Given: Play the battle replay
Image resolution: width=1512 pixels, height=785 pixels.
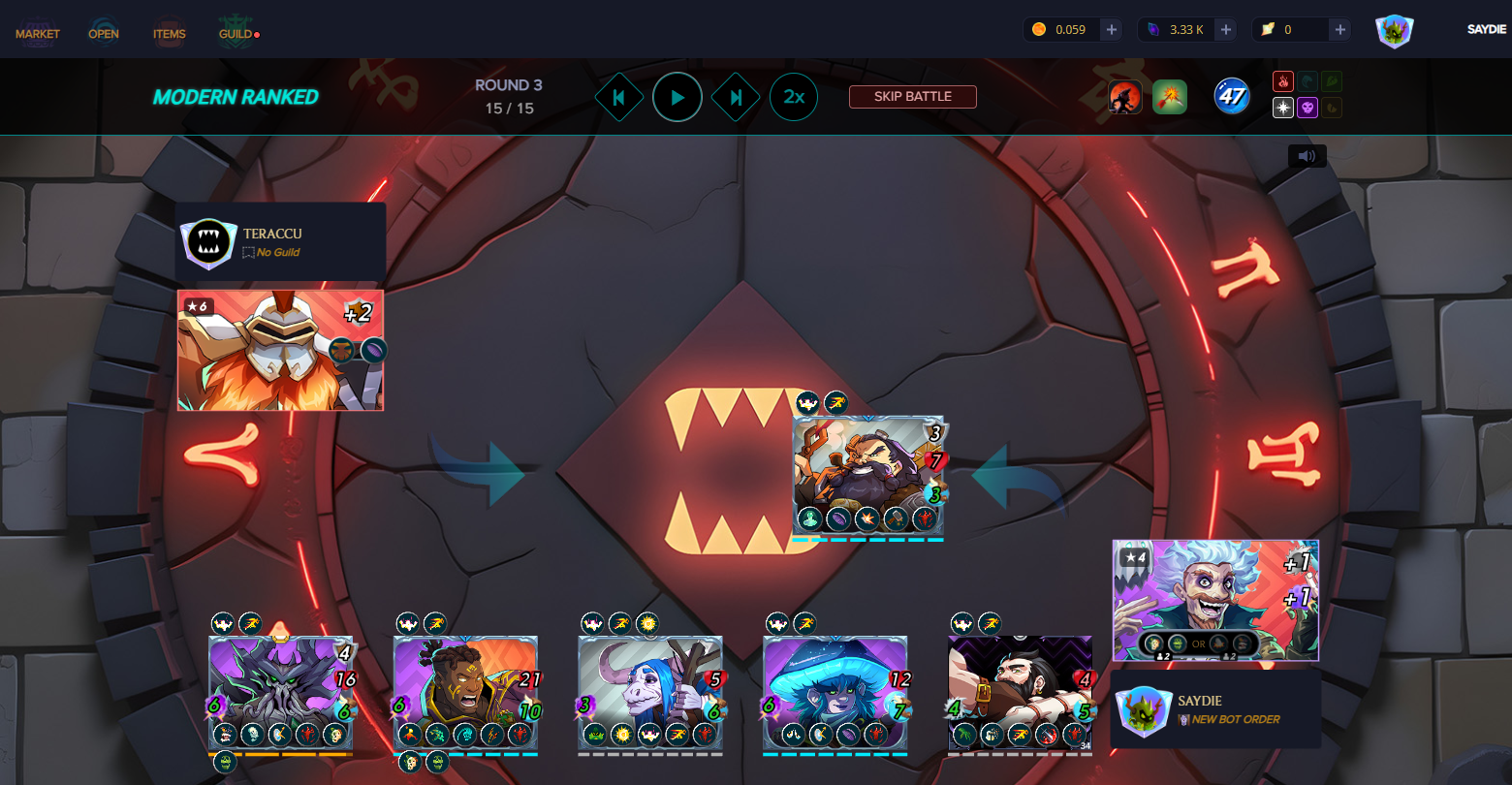Looking at the screenshot, I should [x=677, y=97].
